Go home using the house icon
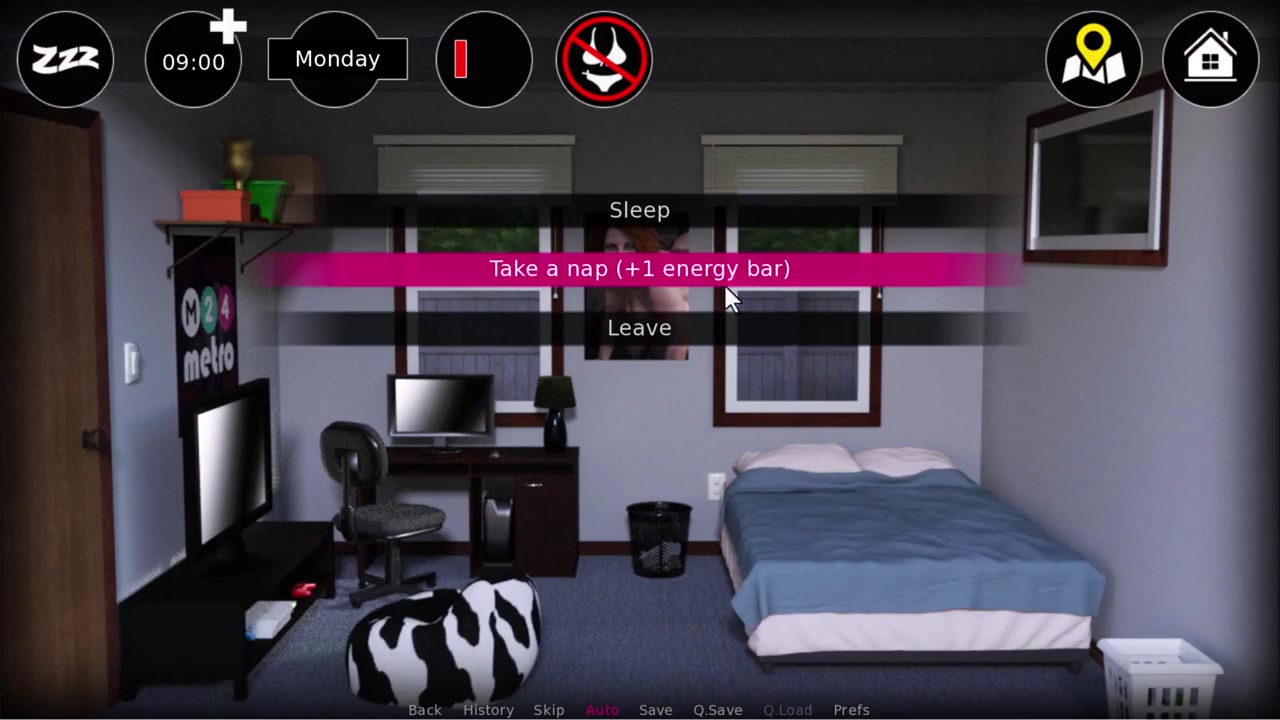The height and width of the screenshot is (720, 1280). click(1210, 60)
